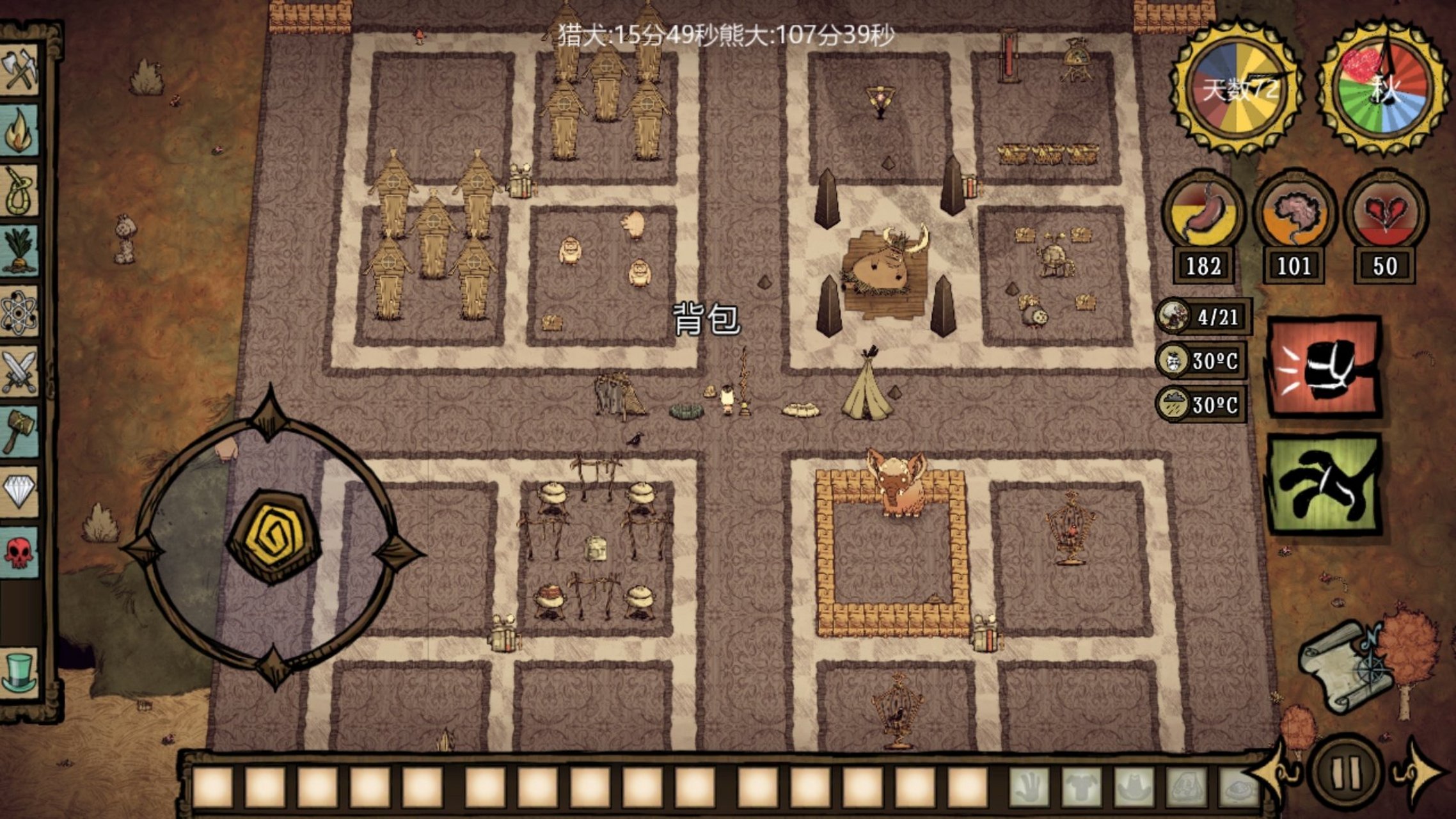
Task: Pause the game
Action: tap(1345, 774)
